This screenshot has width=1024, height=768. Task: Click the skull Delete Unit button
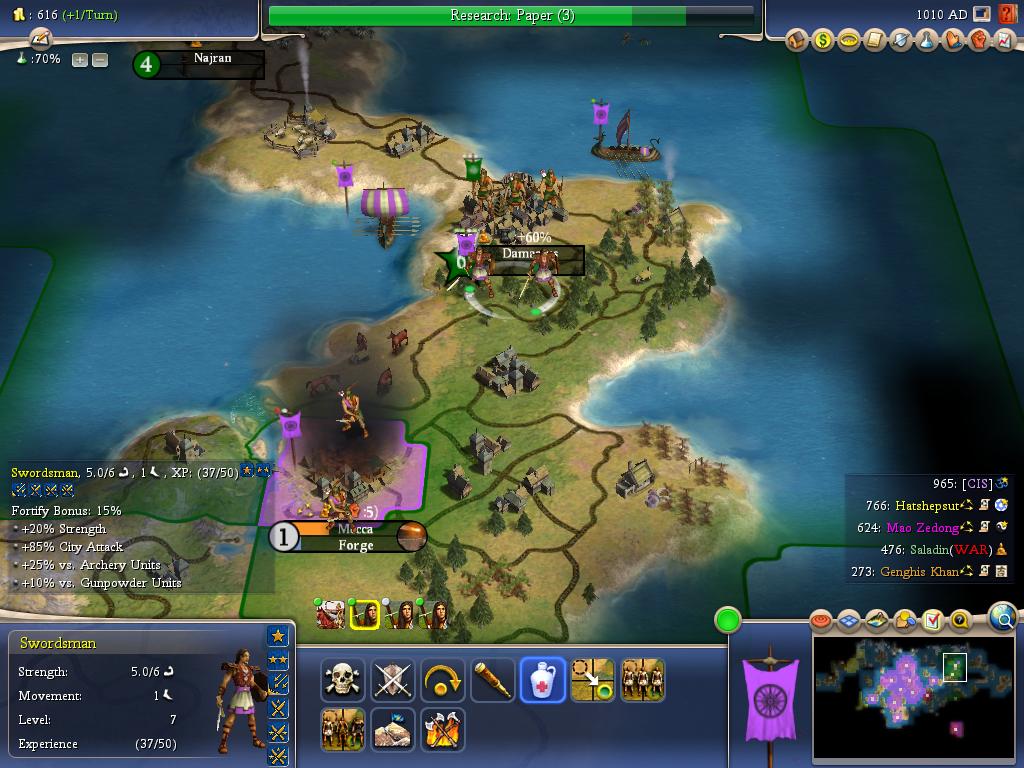tap(343, 680)
